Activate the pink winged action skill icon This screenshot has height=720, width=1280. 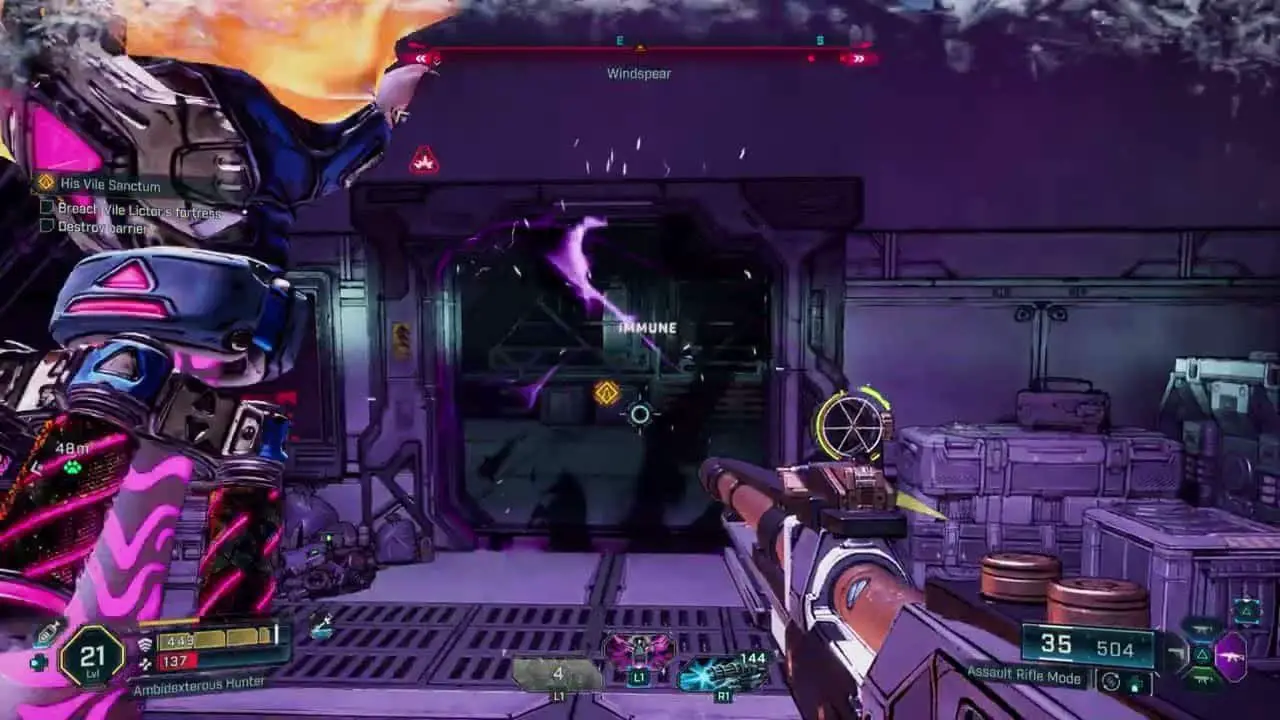(x=639, y=654)
